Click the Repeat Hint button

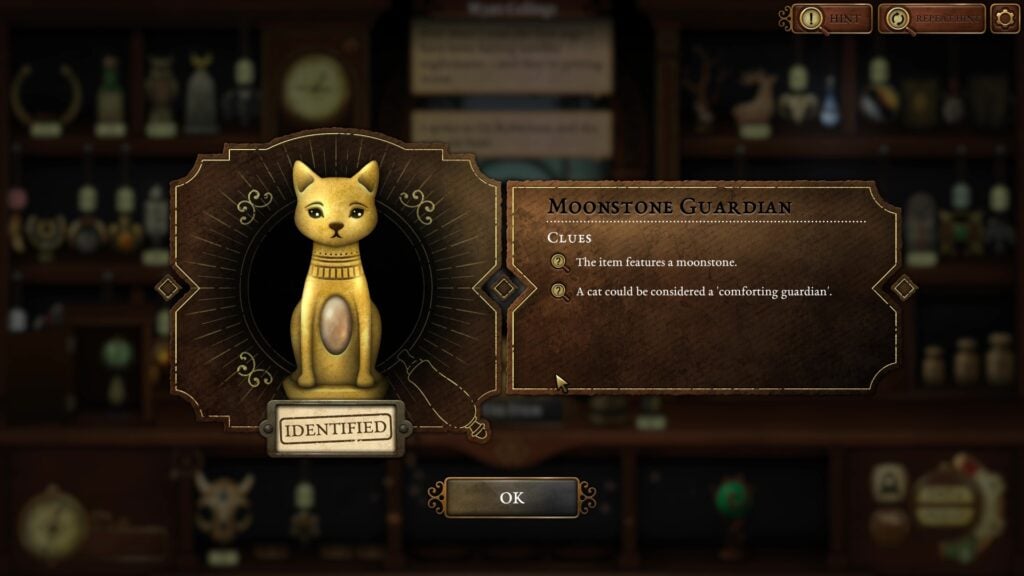(x=930, y=18)
